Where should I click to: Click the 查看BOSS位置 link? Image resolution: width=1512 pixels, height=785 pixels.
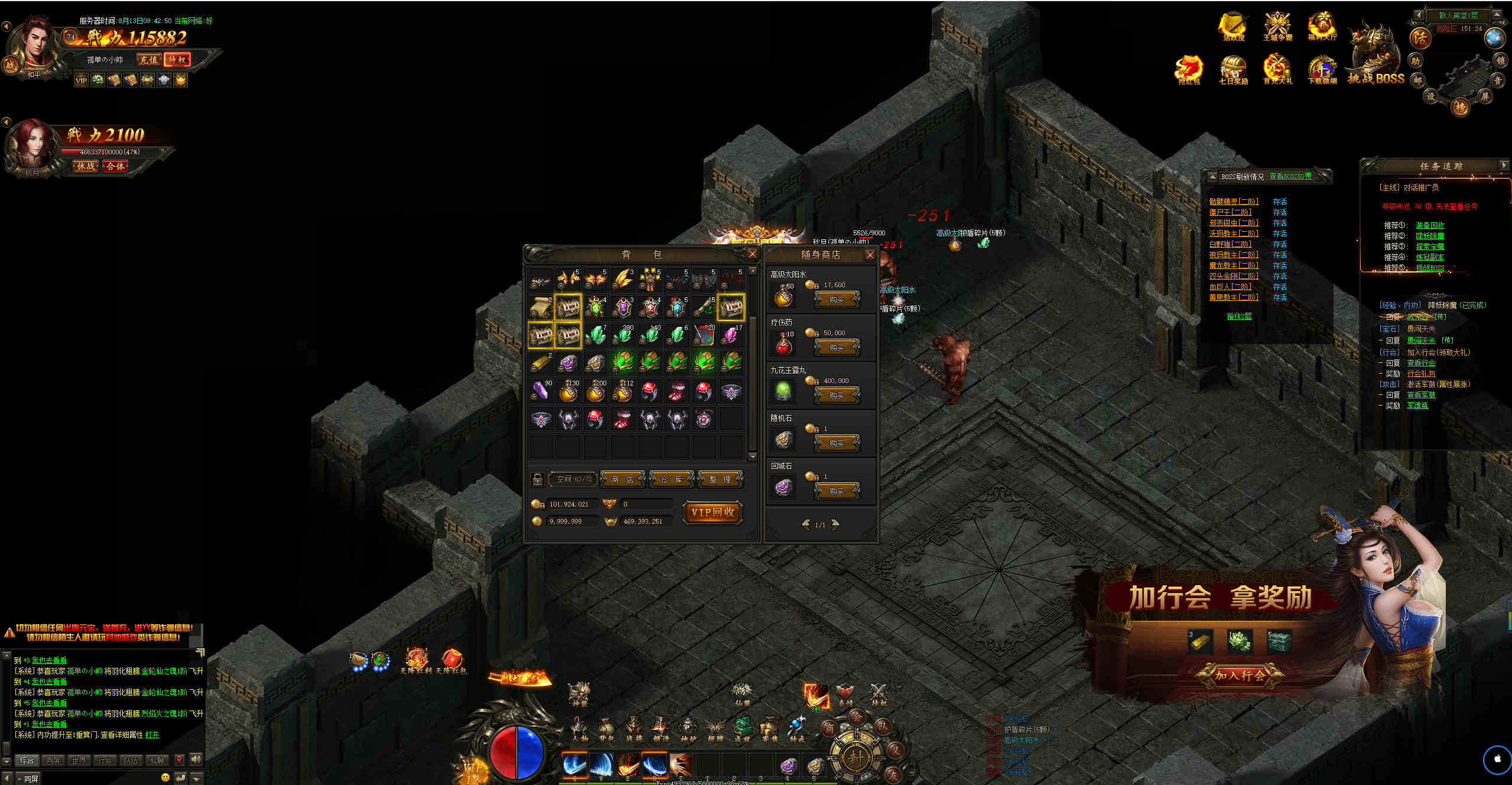click(x=1290, y=176)
